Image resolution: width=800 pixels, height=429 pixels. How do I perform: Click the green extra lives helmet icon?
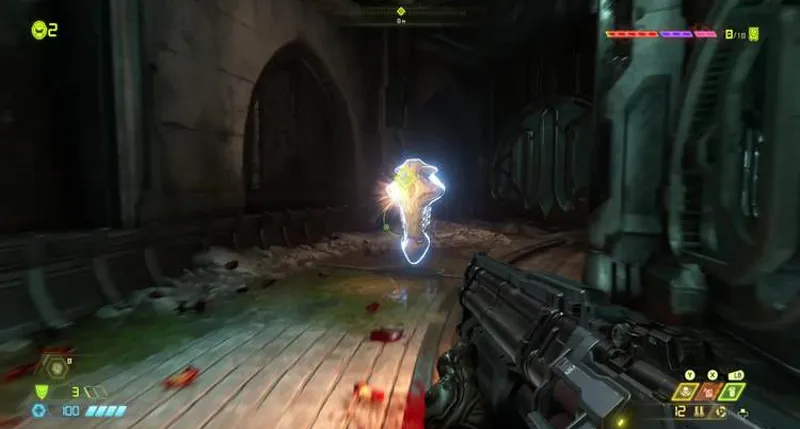[x=38, y=30]
